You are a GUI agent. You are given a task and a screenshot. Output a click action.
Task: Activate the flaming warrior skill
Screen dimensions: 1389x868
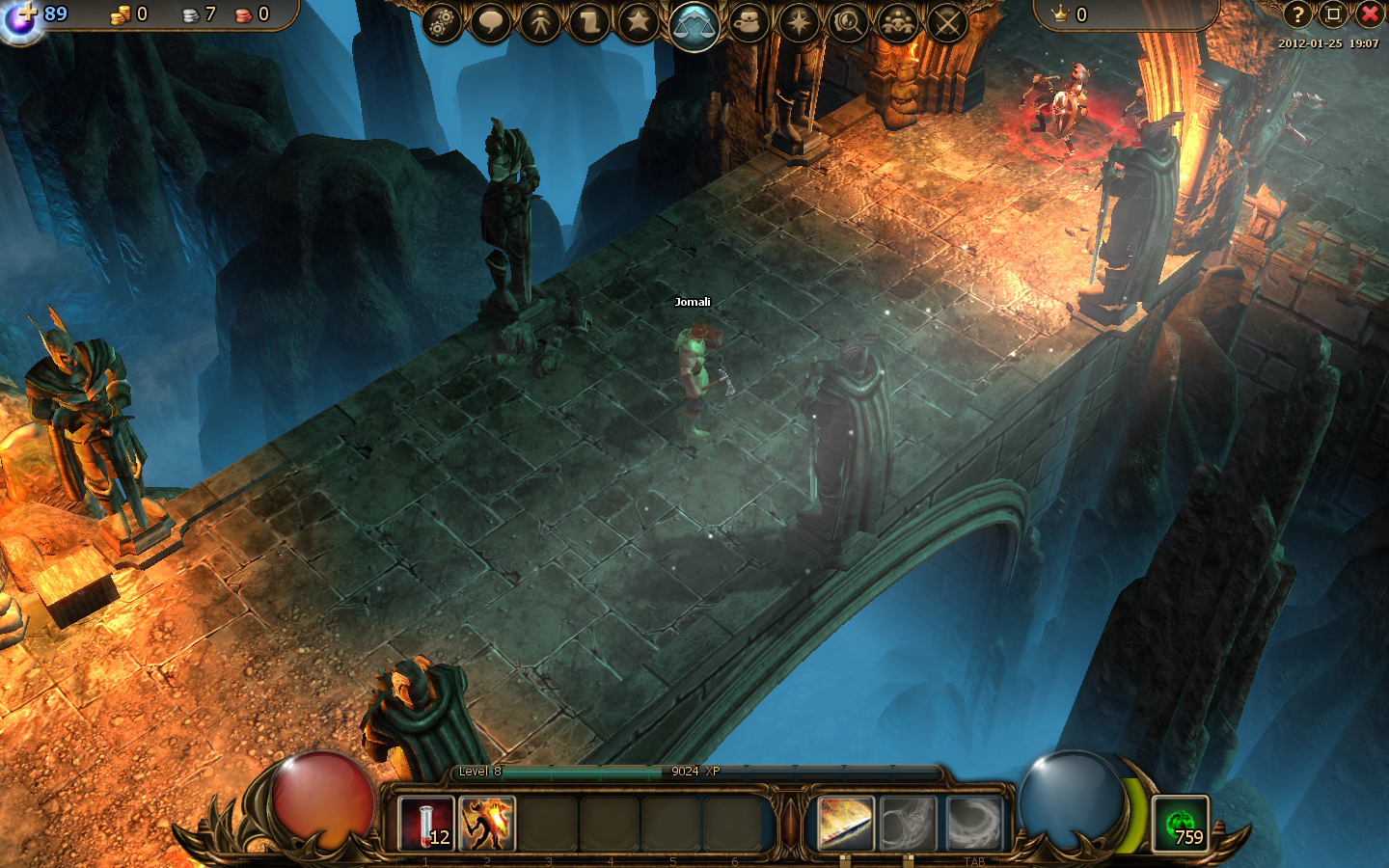click(x=487, y=824)
